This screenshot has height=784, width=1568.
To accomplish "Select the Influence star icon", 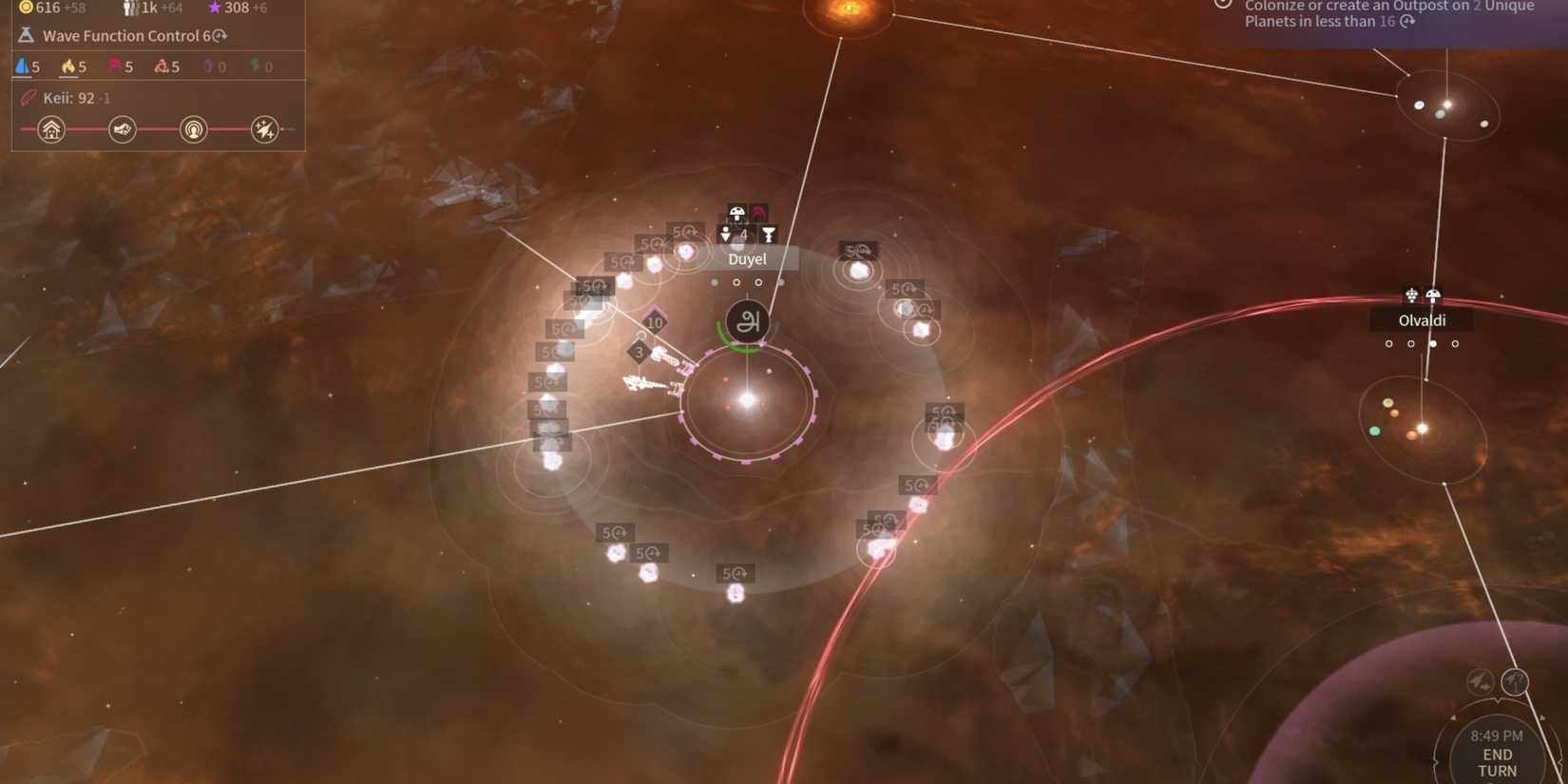I will 215,8.
